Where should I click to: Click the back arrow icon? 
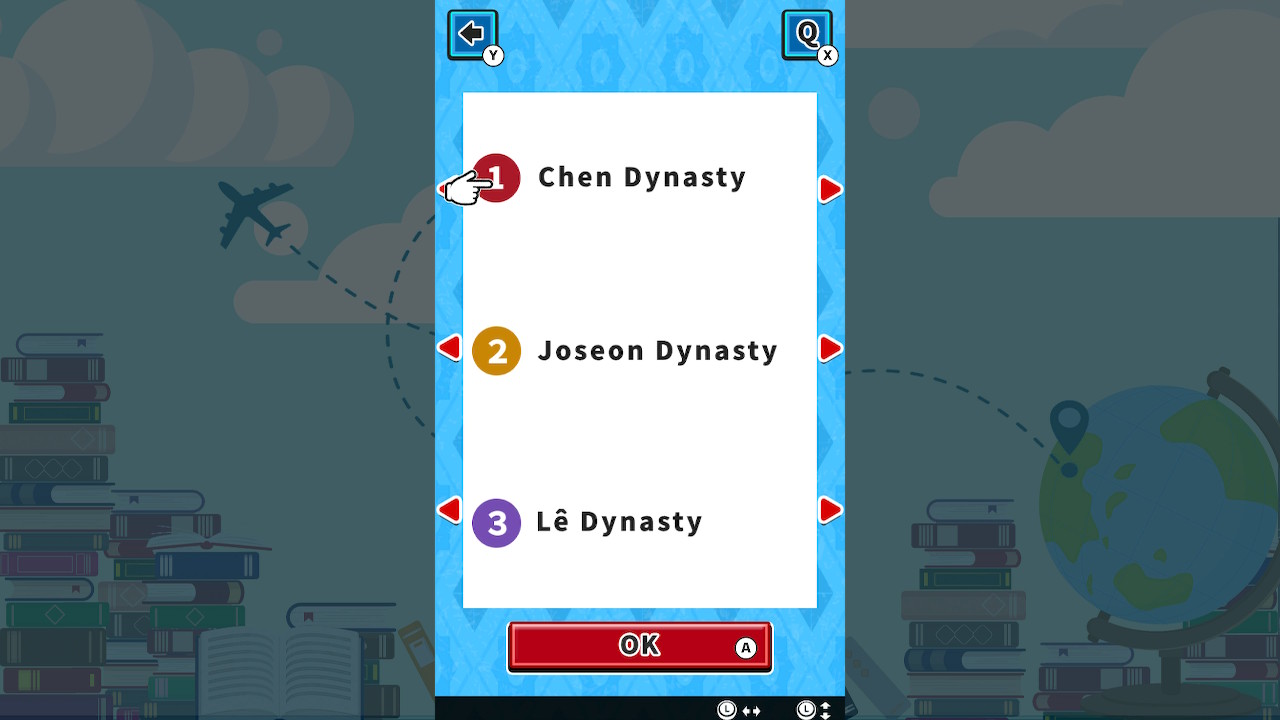point(470,33)
